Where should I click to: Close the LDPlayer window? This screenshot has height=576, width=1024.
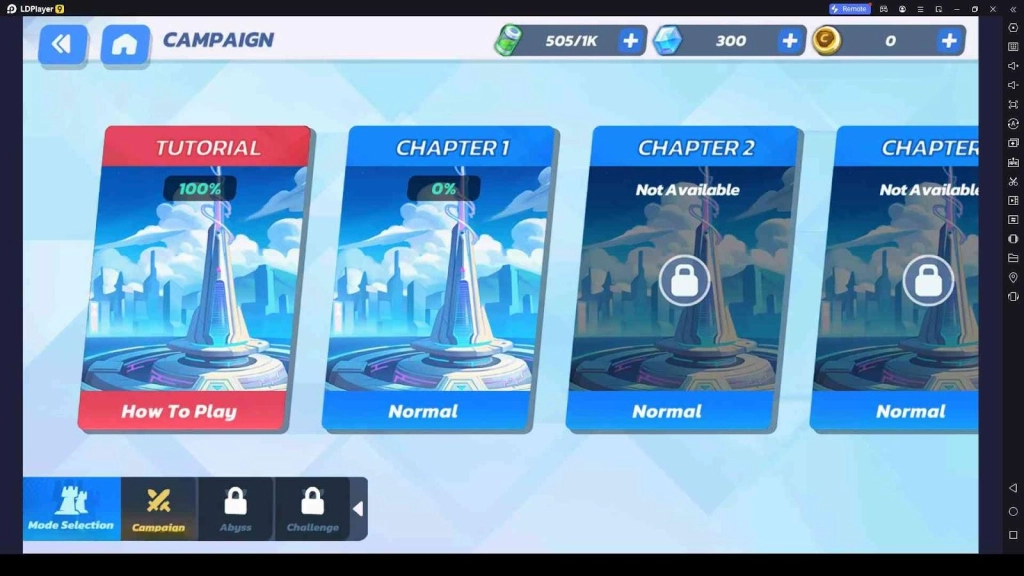tap(992, 9)
